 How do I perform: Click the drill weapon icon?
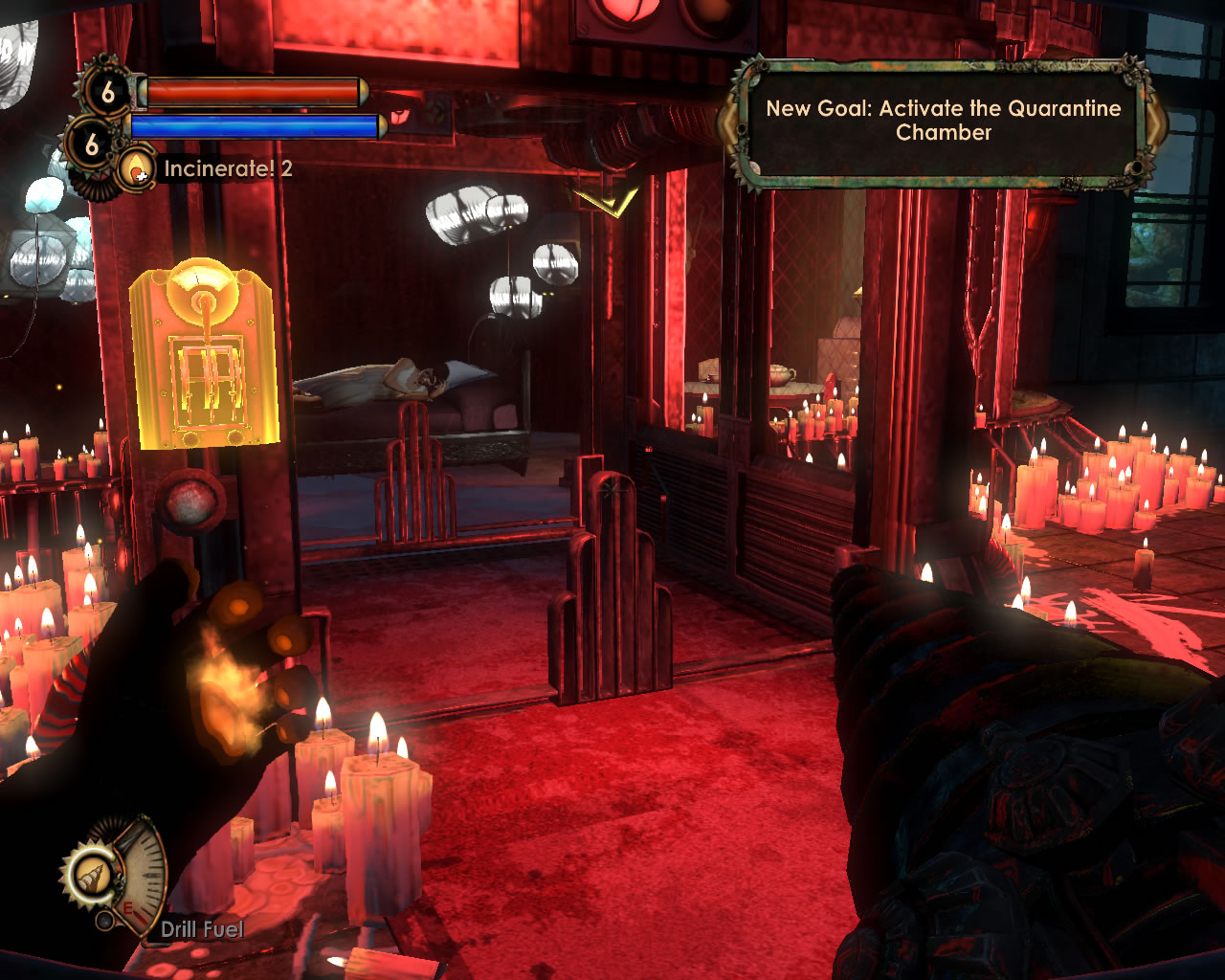click(92, 875)
